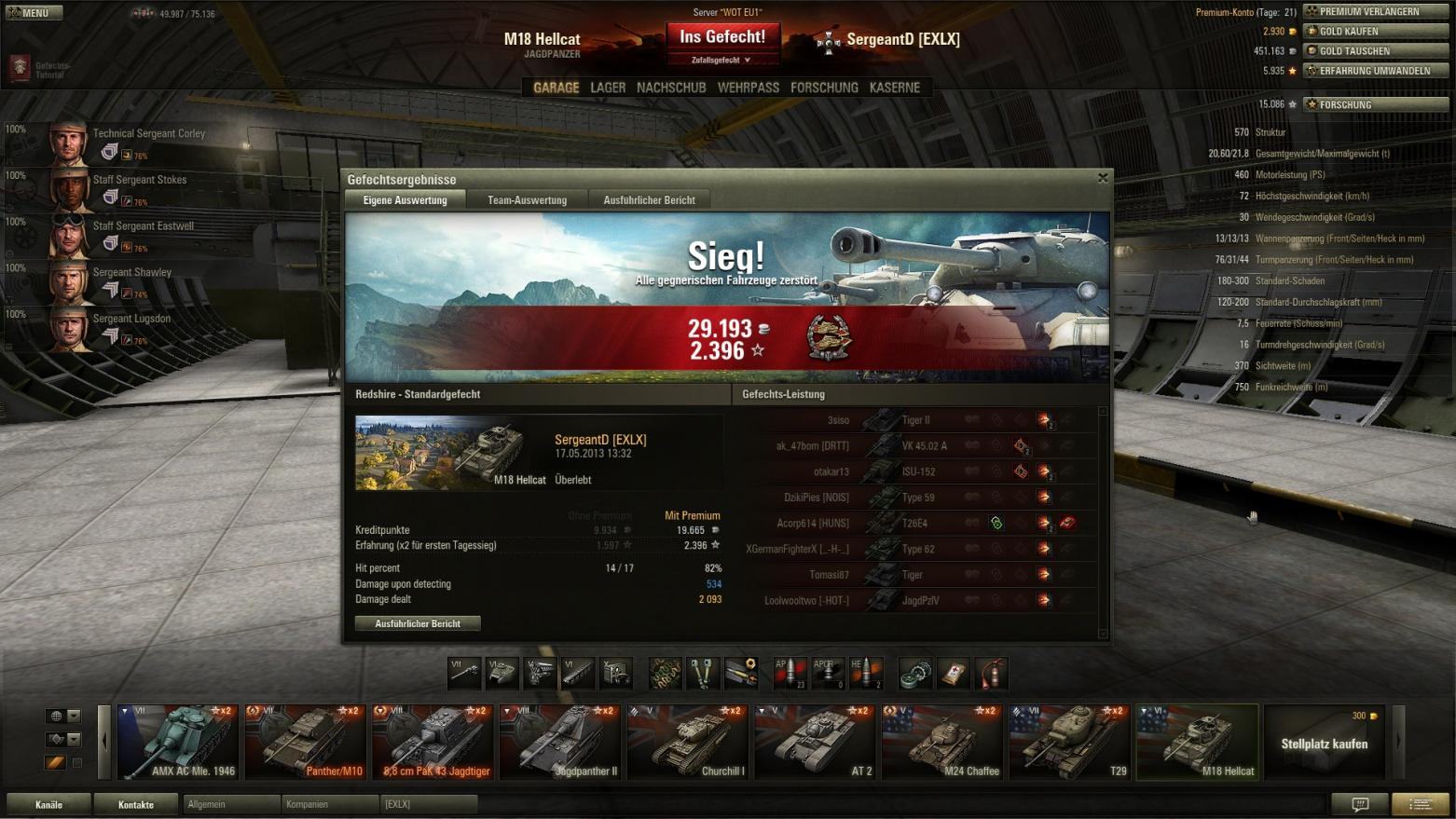Open the Ausführlicher Bericht tab

click(x=649, y=200)
